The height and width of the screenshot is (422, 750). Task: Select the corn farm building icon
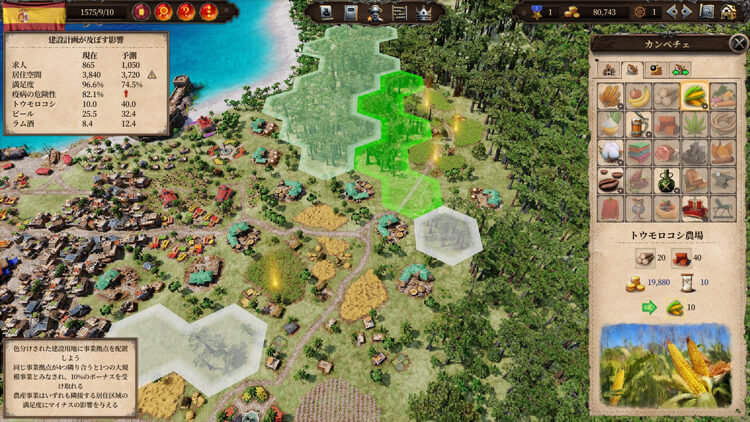(x=694, y=95)
